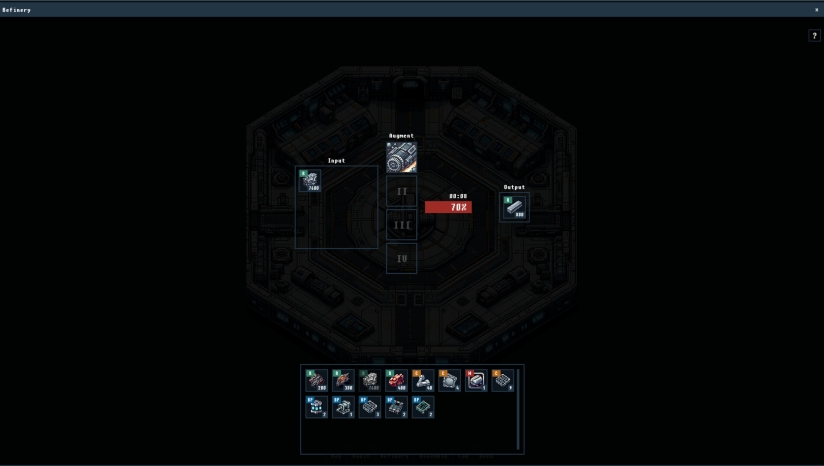
Task: Choose the red-tagged M module item
Action: (x=476, y=380)
